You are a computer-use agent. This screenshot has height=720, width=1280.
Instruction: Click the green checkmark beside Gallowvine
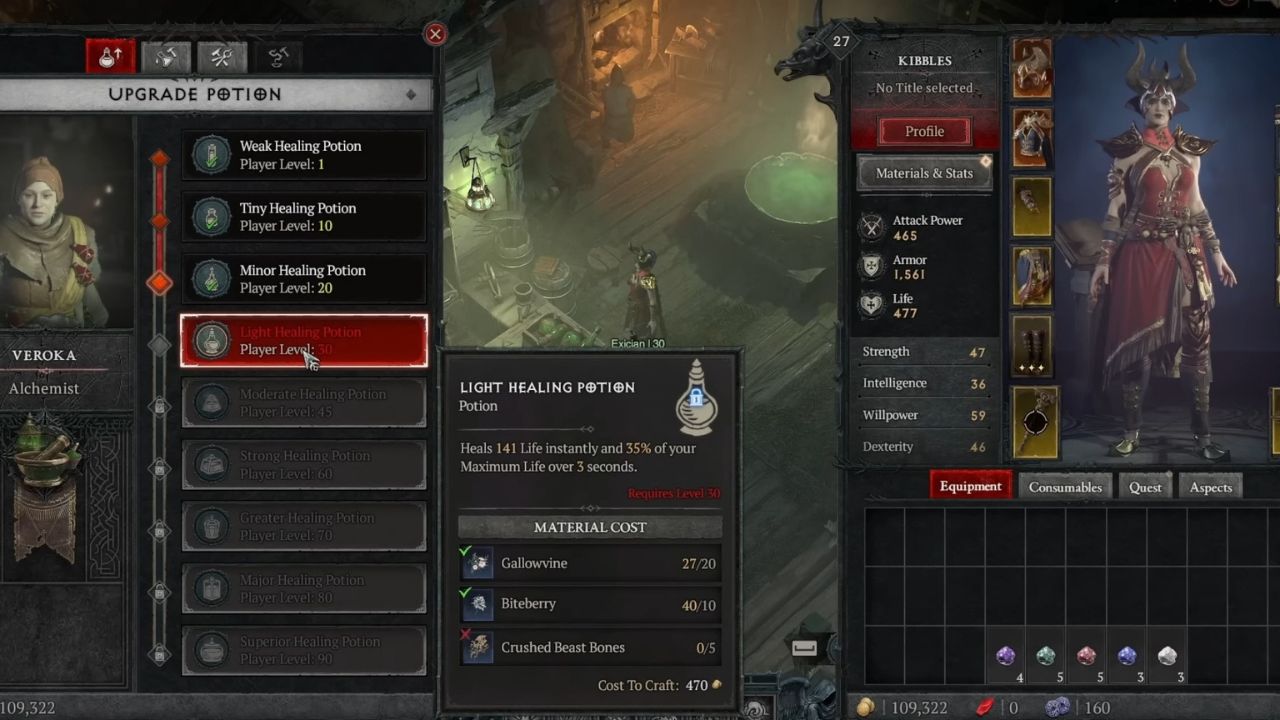pos(466,553)
